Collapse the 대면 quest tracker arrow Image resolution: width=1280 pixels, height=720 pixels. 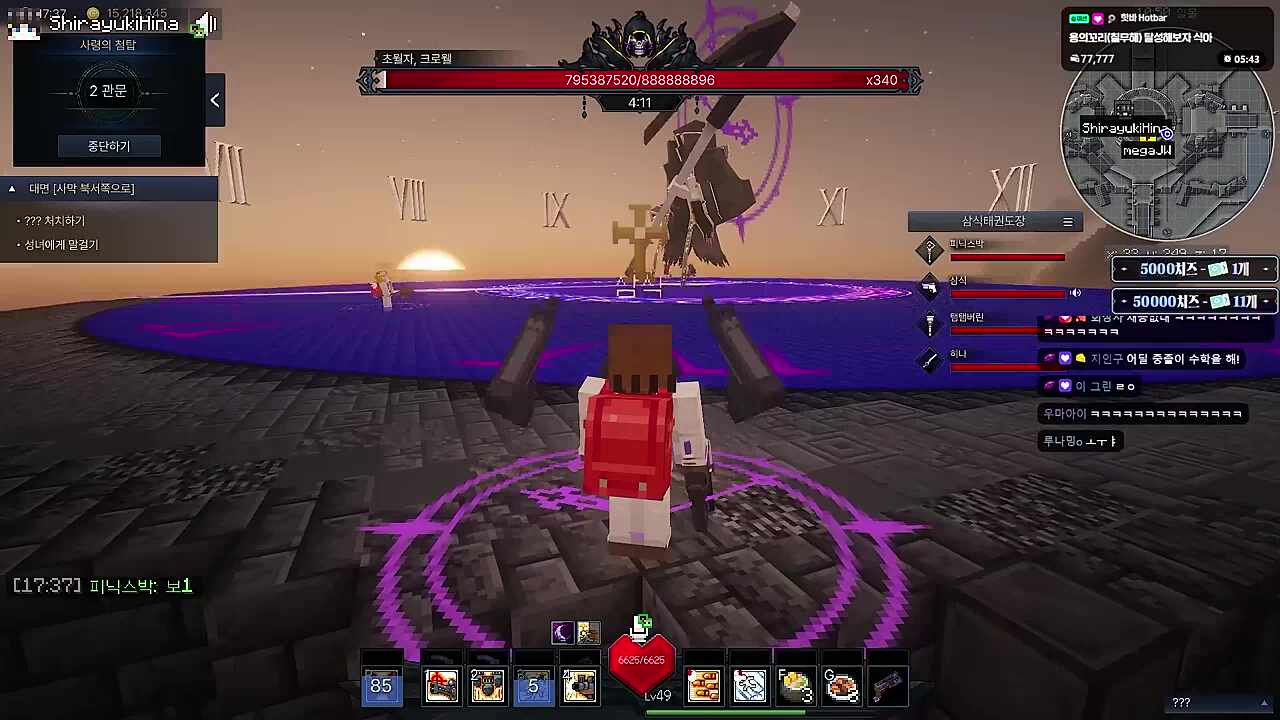(x=11, y=188)
